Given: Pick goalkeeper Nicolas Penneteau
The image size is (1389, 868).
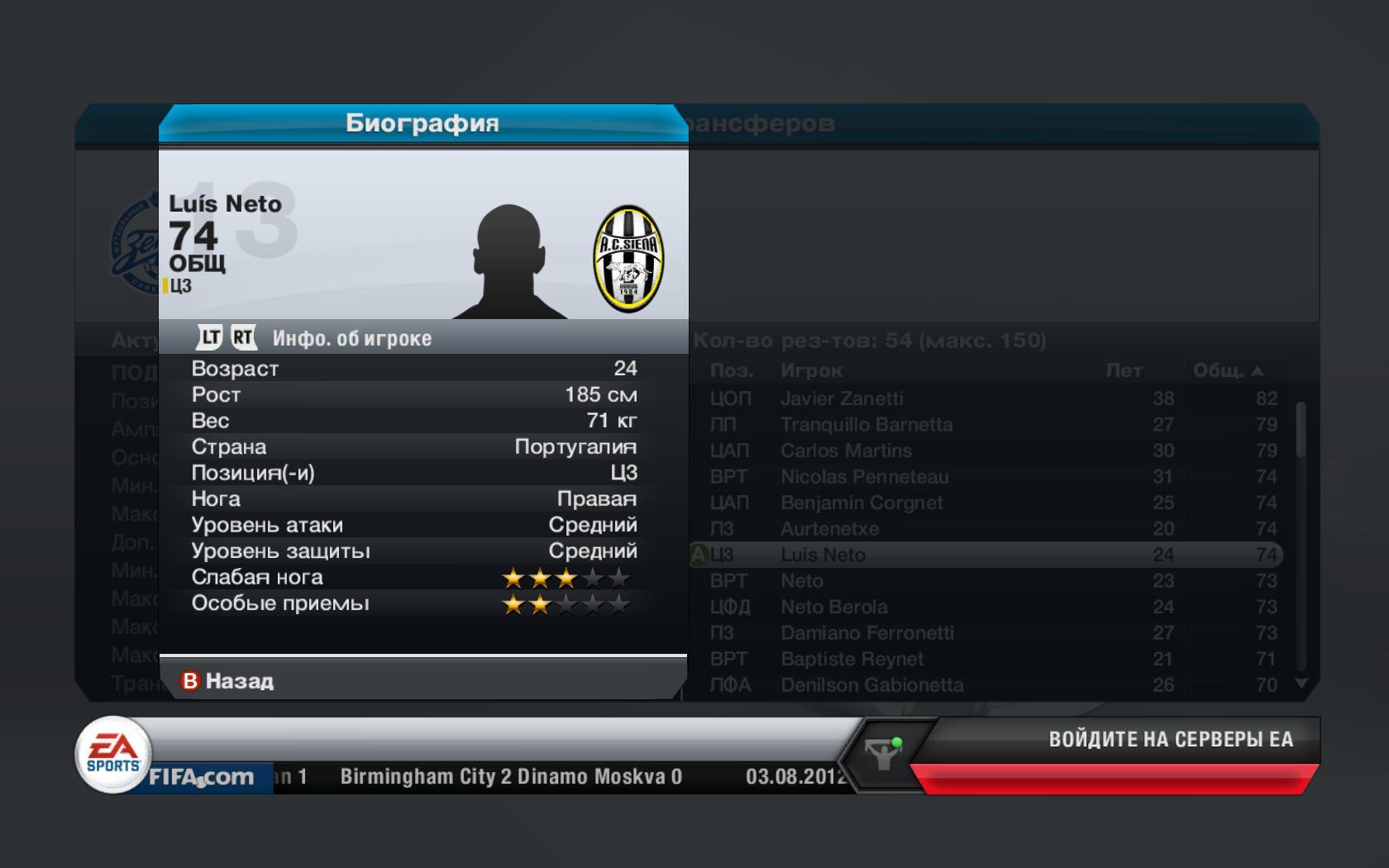Looking at the screenshot, I should 864,477.
